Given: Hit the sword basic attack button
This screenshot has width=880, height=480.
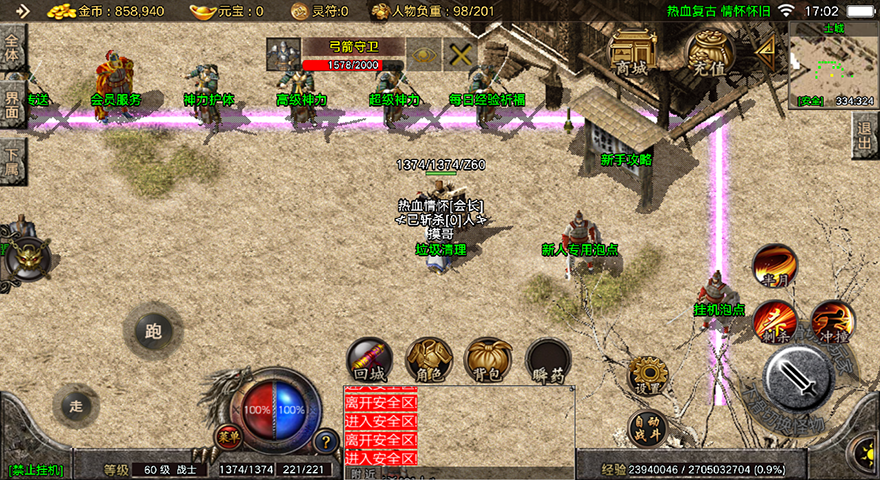Looking at the screenshot, I should [x=797, y=380].
